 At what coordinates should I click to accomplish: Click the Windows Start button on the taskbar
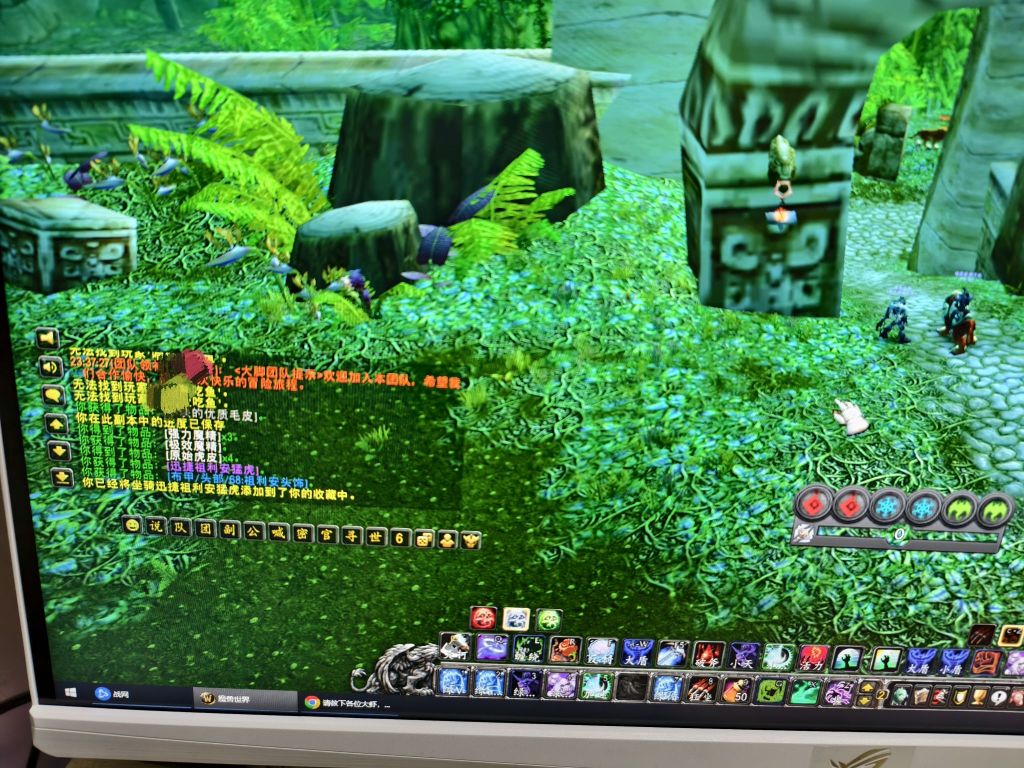(x=72, y=691)
